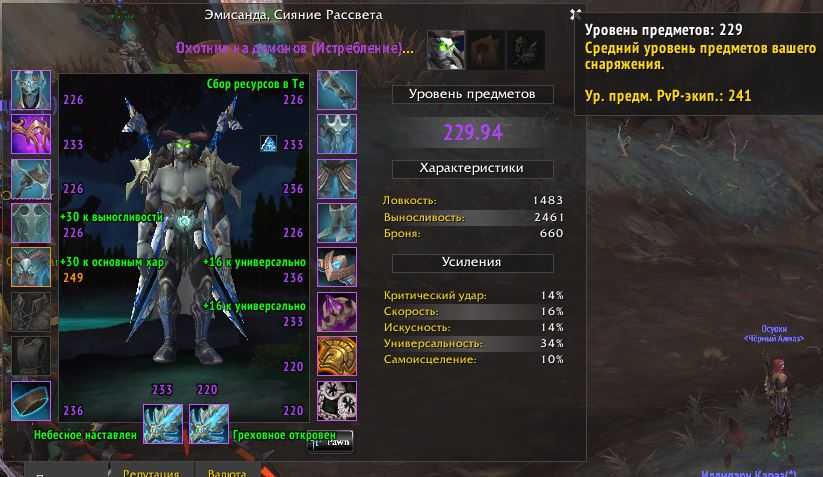823x477 pixels.
Task: Select the boots slot
Action: pos(336,224)
